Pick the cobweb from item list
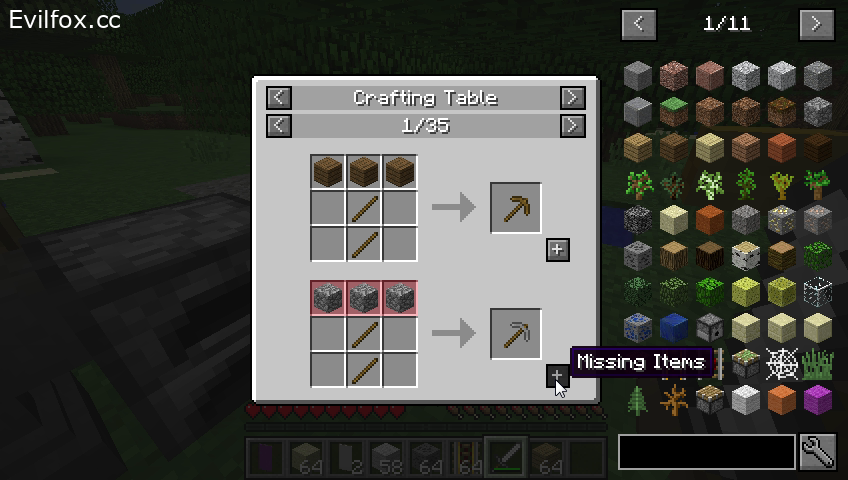 click(782, 364)
